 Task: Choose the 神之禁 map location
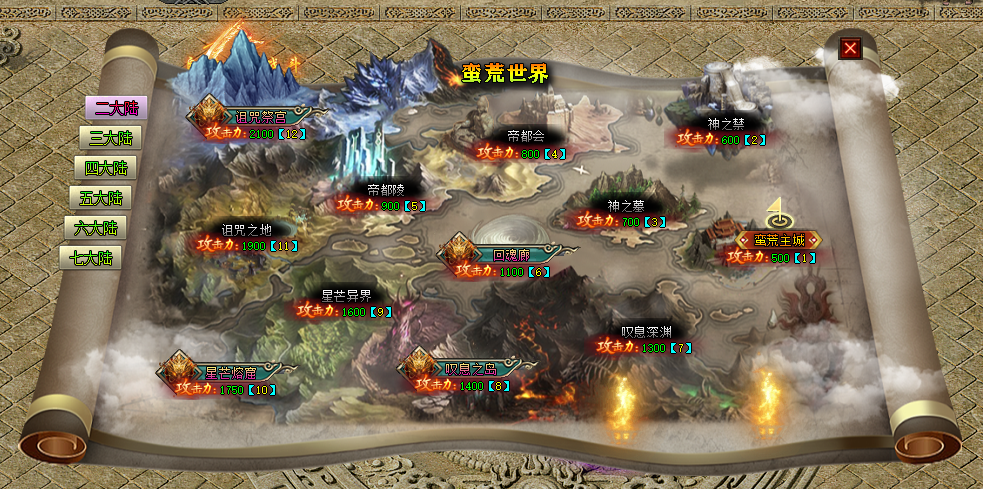(726, 124)
